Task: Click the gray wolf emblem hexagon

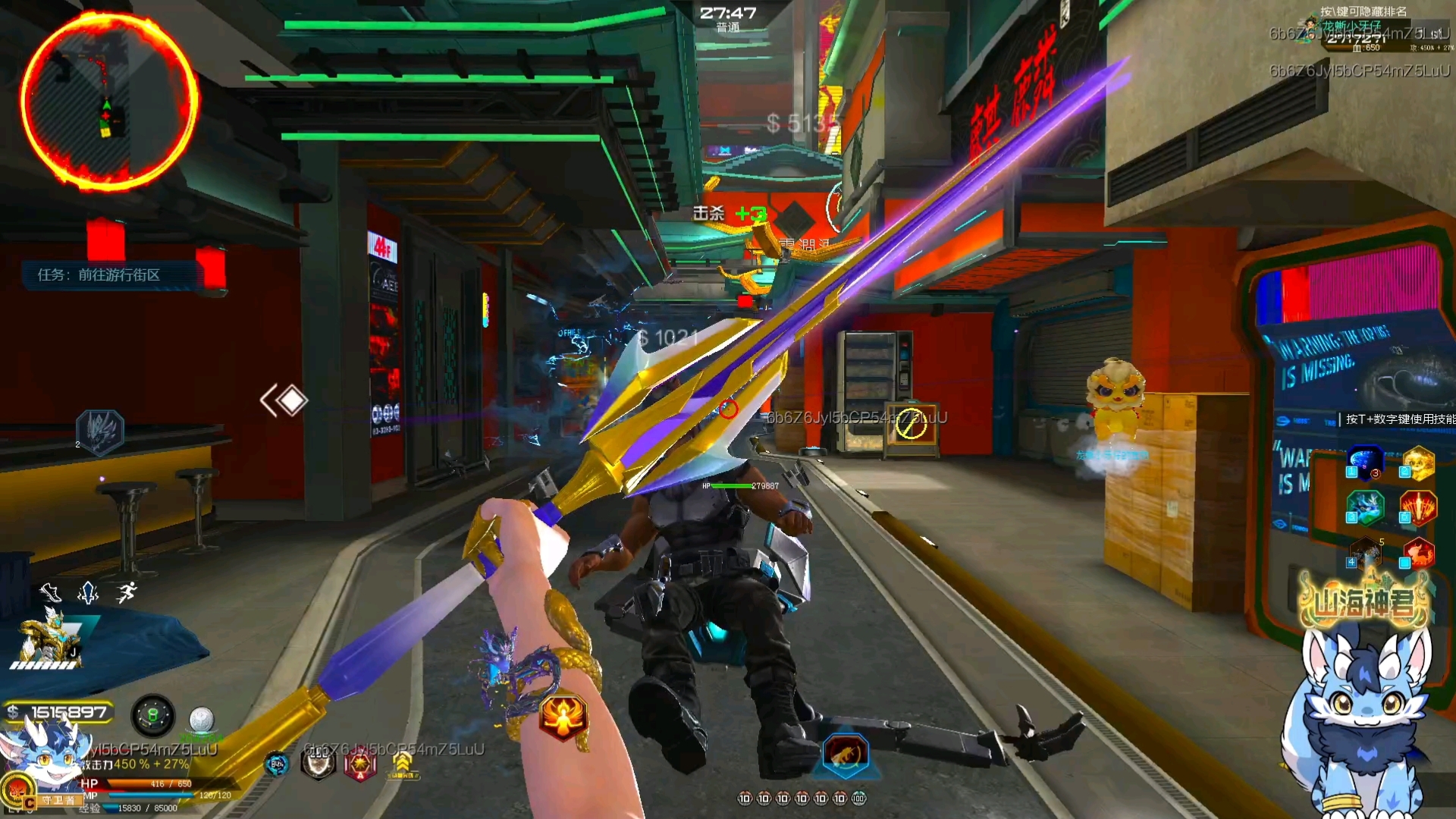Action: (x=101, y=432)
